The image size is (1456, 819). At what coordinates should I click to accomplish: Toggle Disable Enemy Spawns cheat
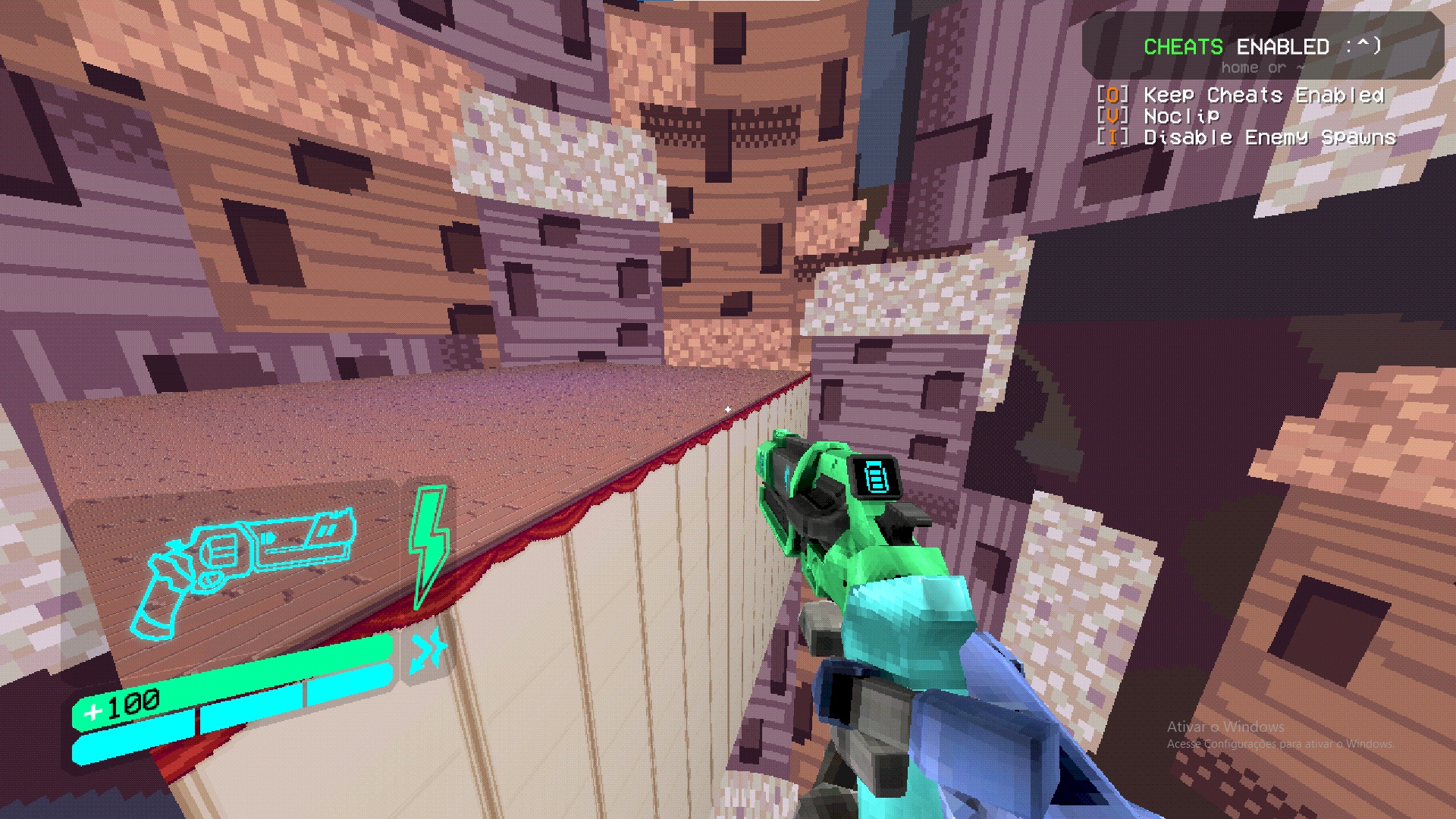[1269, 137]
